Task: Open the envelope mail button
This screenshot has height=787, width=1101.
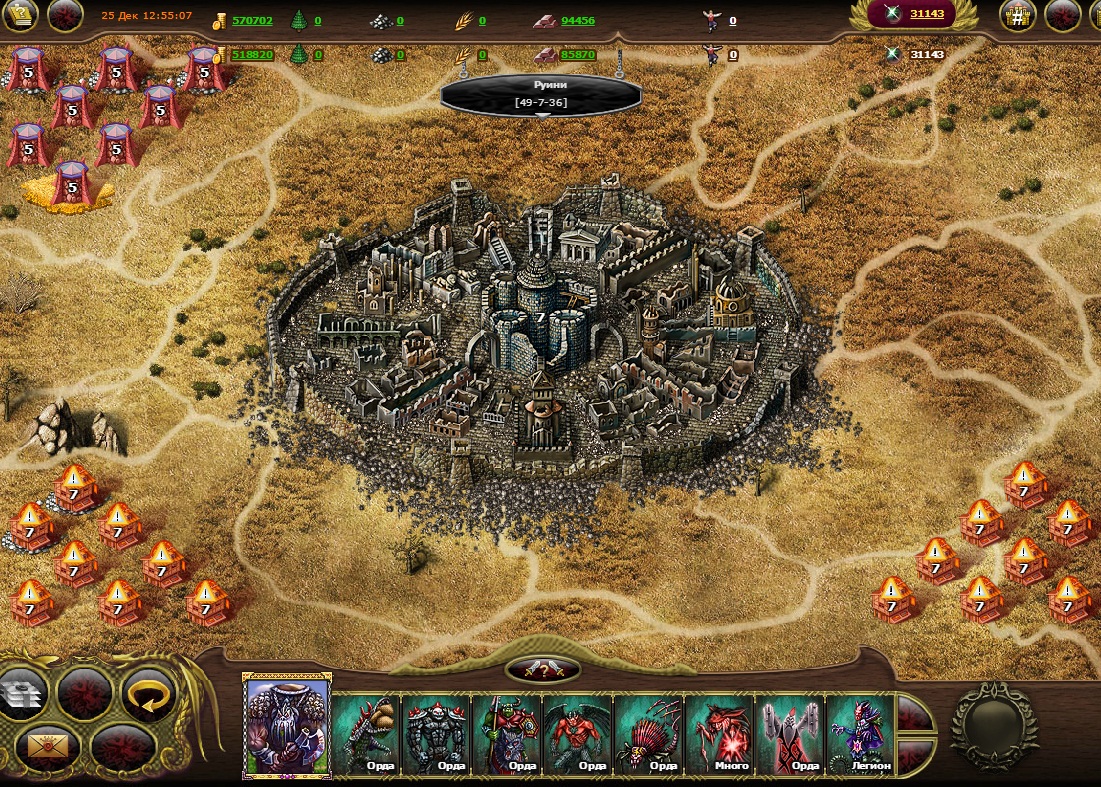Action: tap(40, 745)
